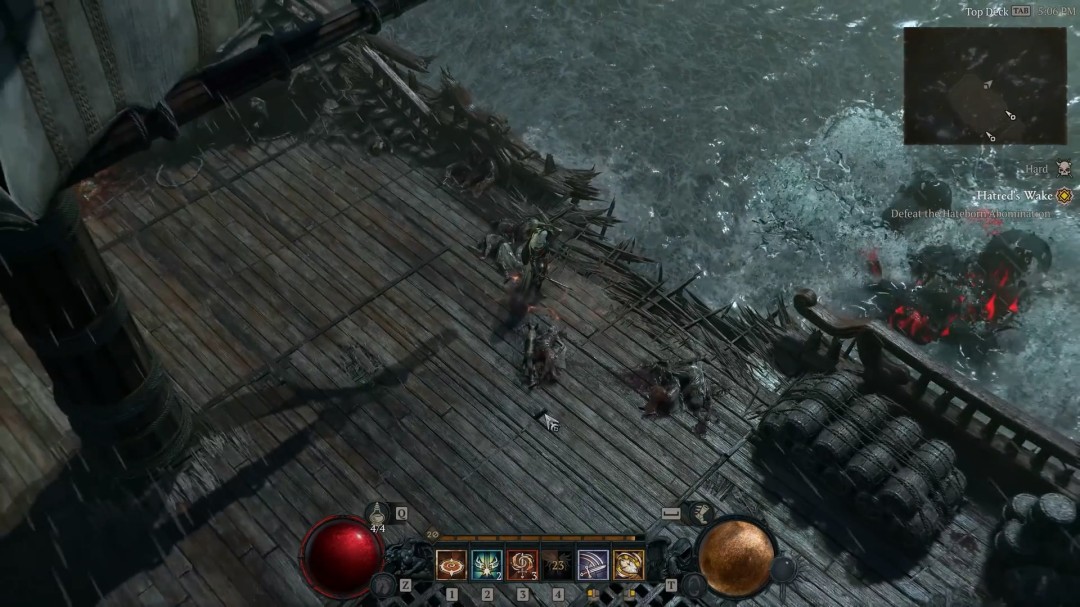1080x607 pixels.
Task: Click the footprint icon beside health orb
Action: coord(381,584)
